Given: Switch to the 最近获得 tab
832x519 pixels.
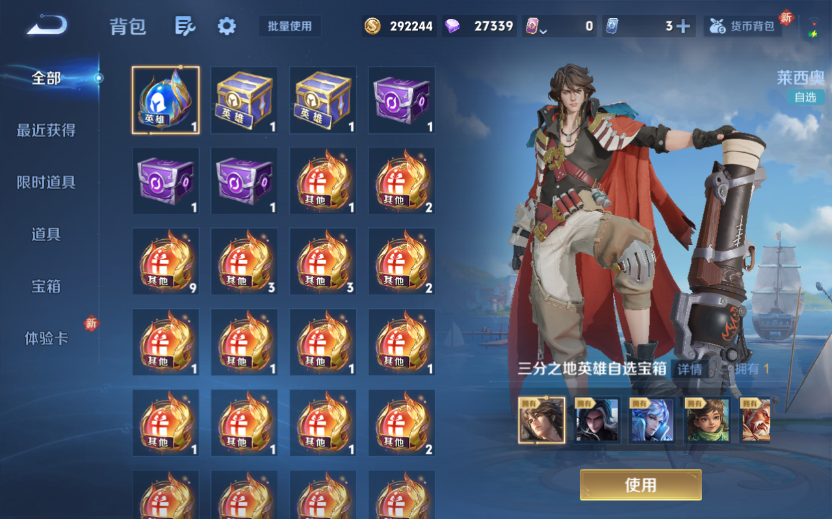Looking at the screenshot, I should 46,130.
